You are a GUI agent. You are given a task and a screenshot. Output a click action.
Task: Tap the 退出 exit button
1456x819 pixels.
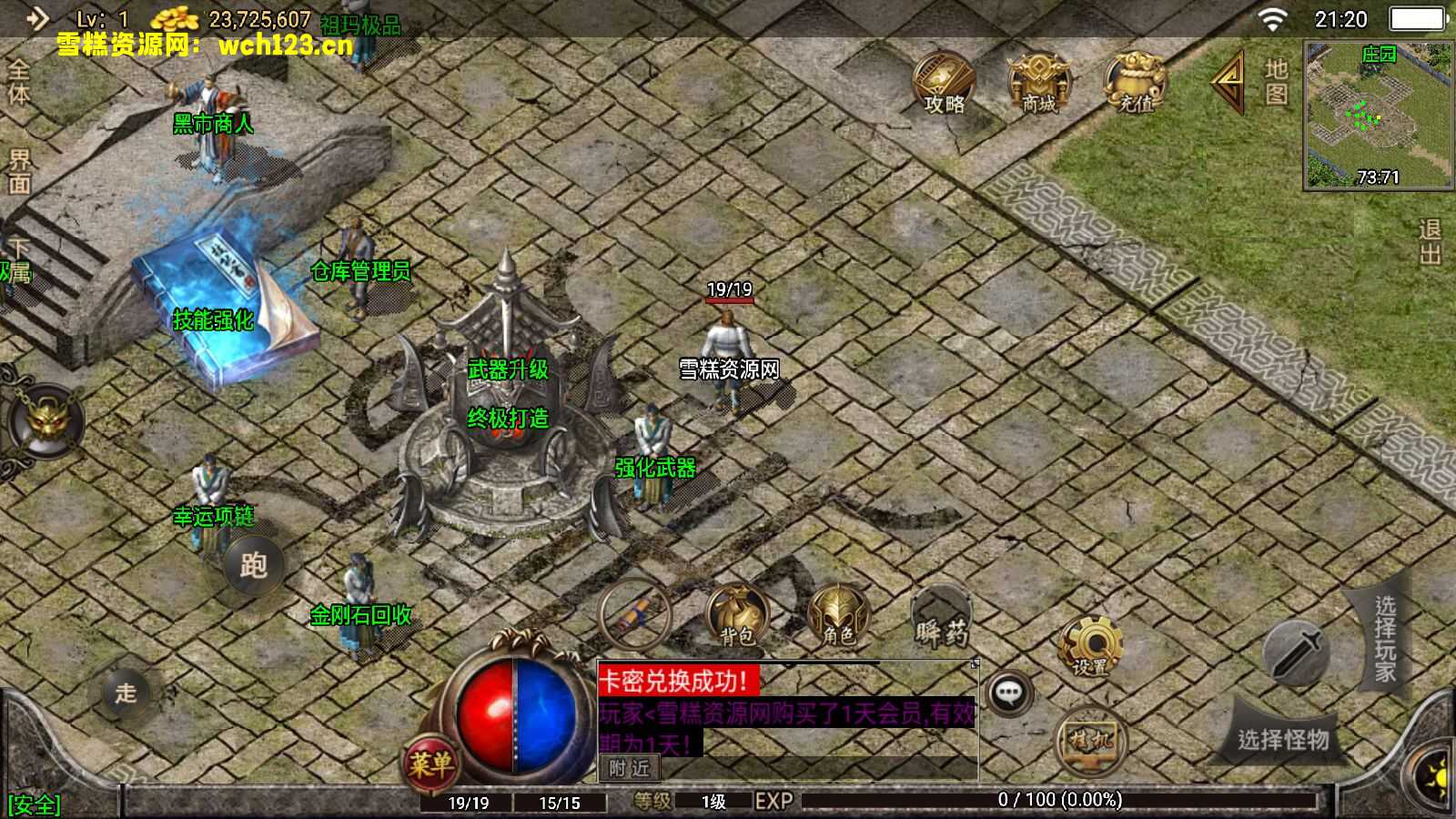[1430, 242]
